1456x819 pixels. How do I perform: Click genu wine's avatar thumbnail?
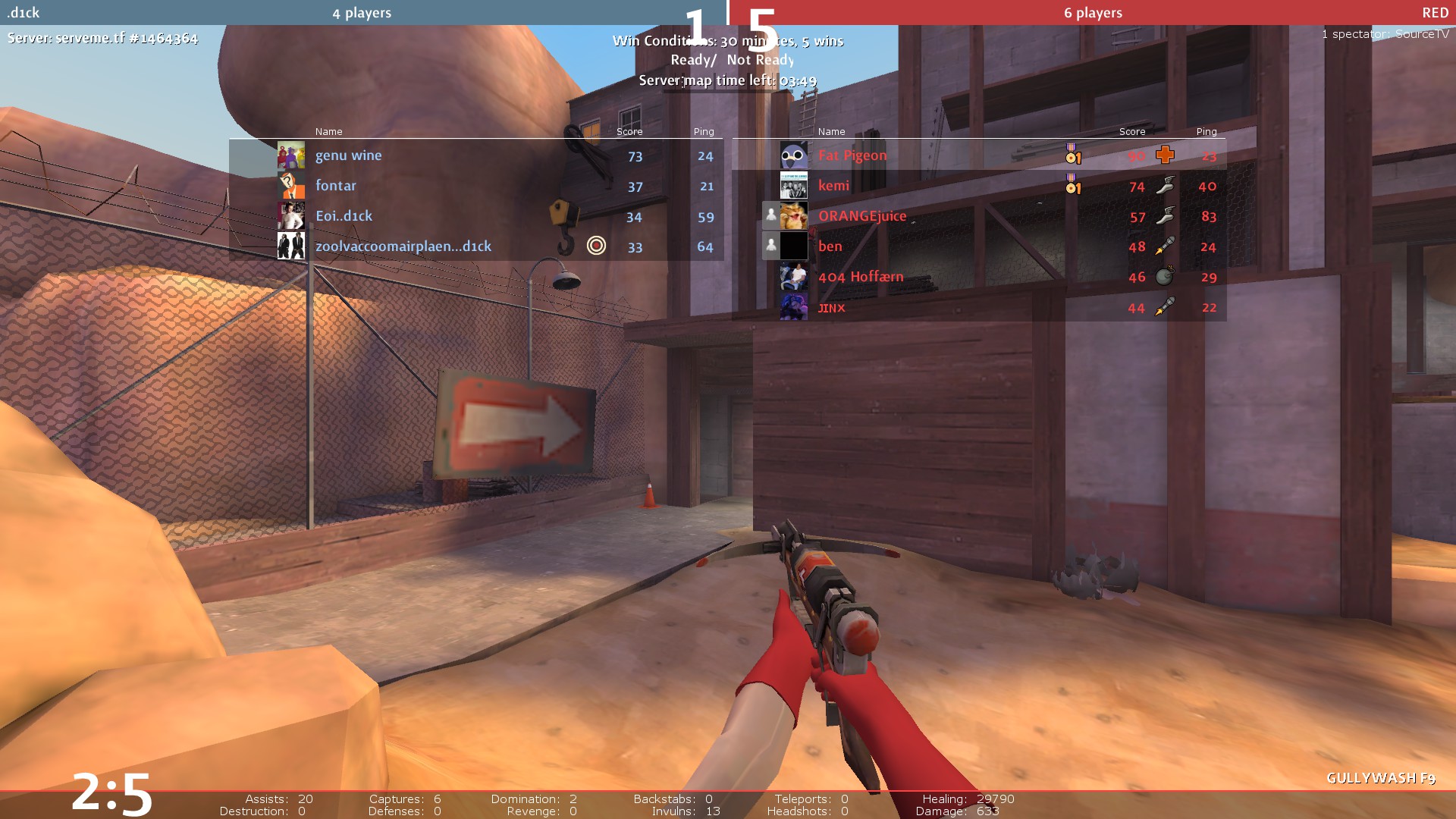click(x=290, y=155)
